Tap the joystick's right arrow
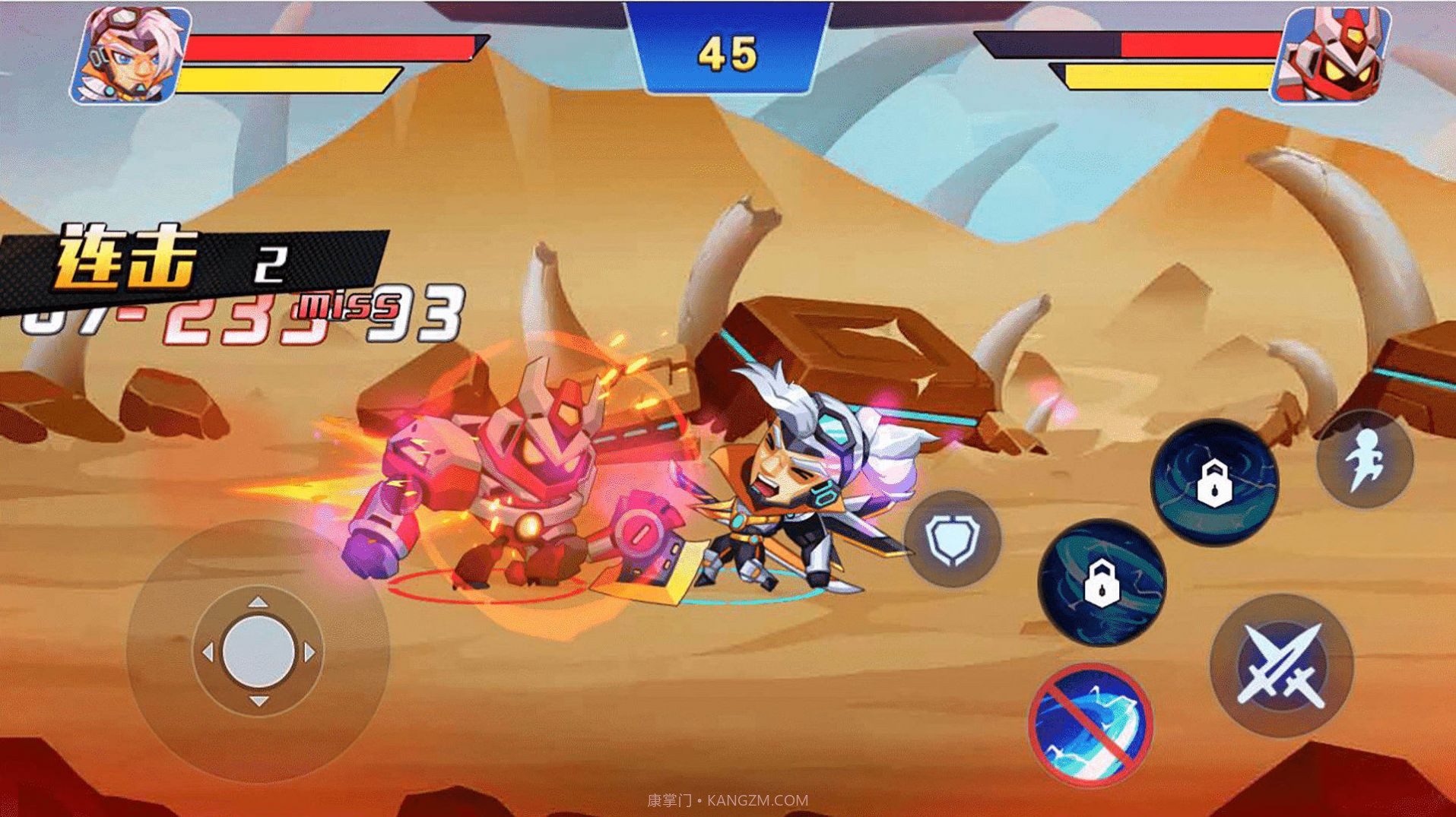The image size is (1456, 817). click(309, 652)
